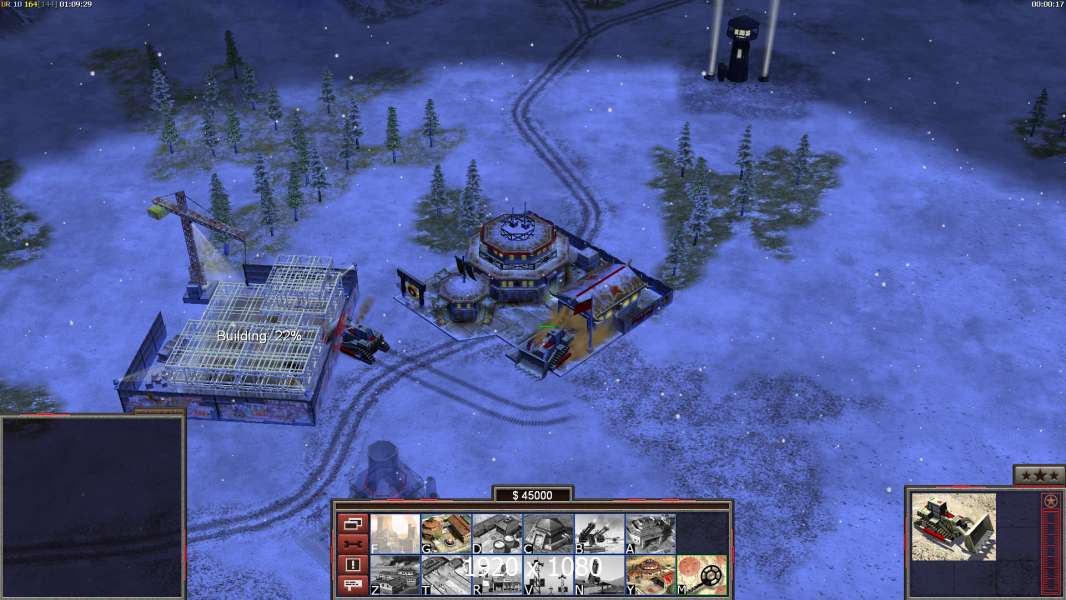Open the wrench options button
The image size is (1066, 600).
pyautogui.click(x=353, y=544)
